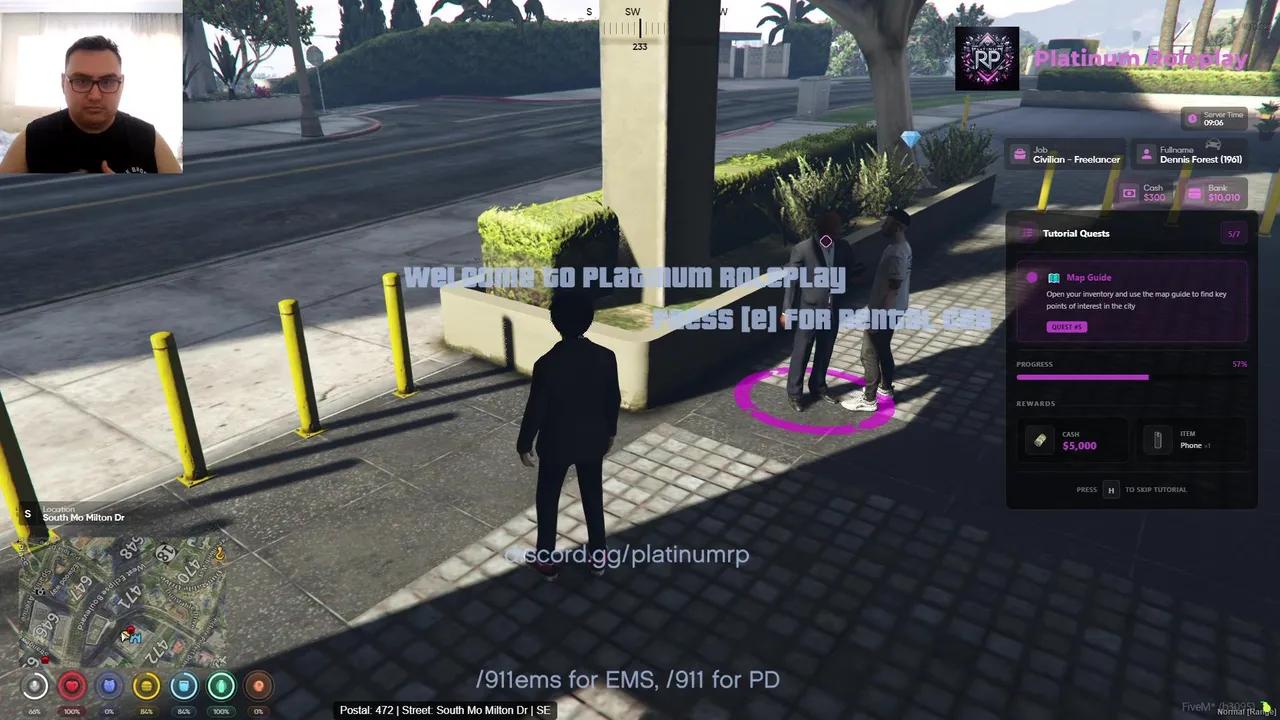
Task: Select the Quest #5 tab badge
Action: pyautogui.click(x=1066, y=326)
